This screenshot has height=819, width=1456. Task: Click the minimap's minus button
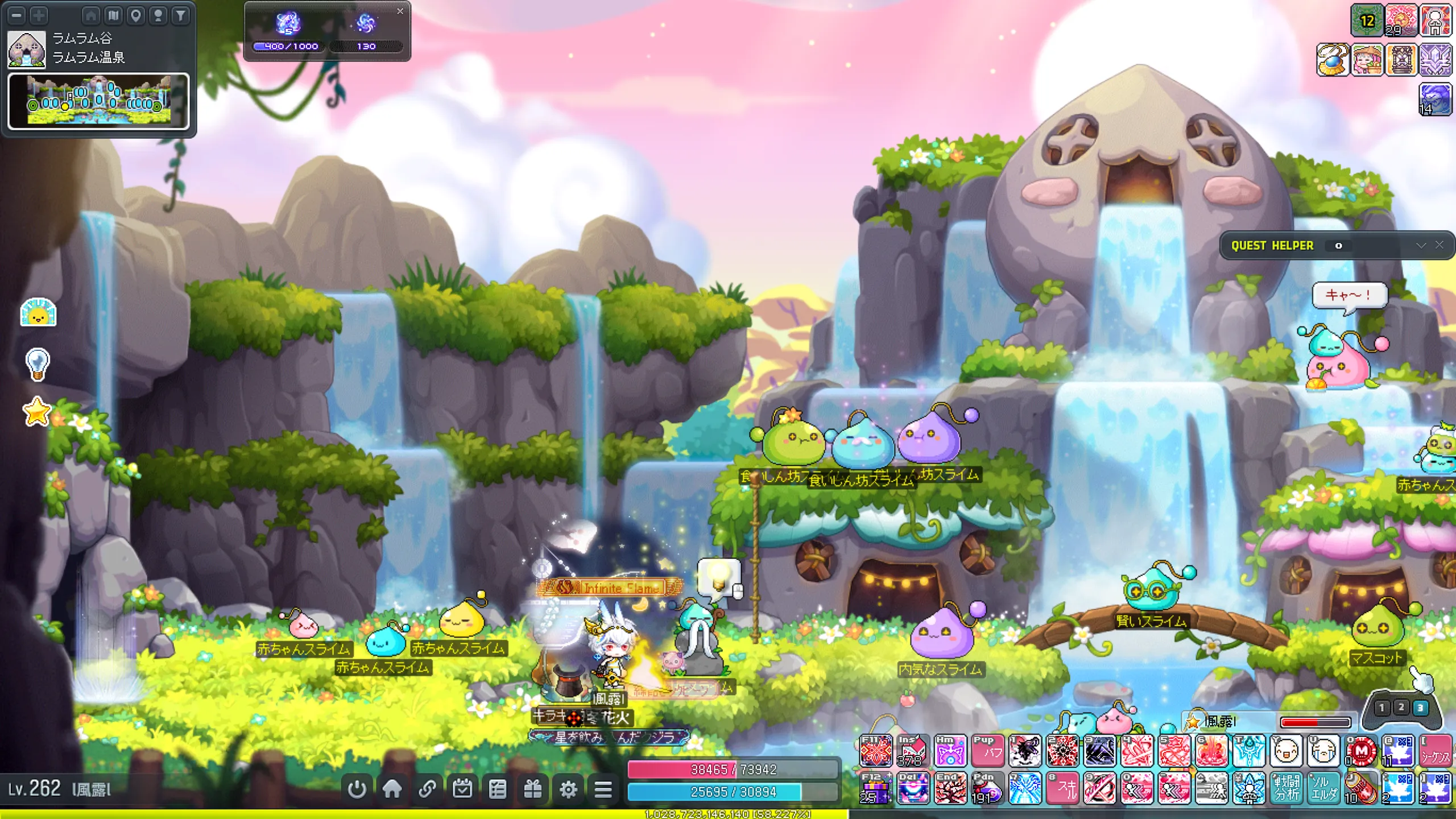16,15
